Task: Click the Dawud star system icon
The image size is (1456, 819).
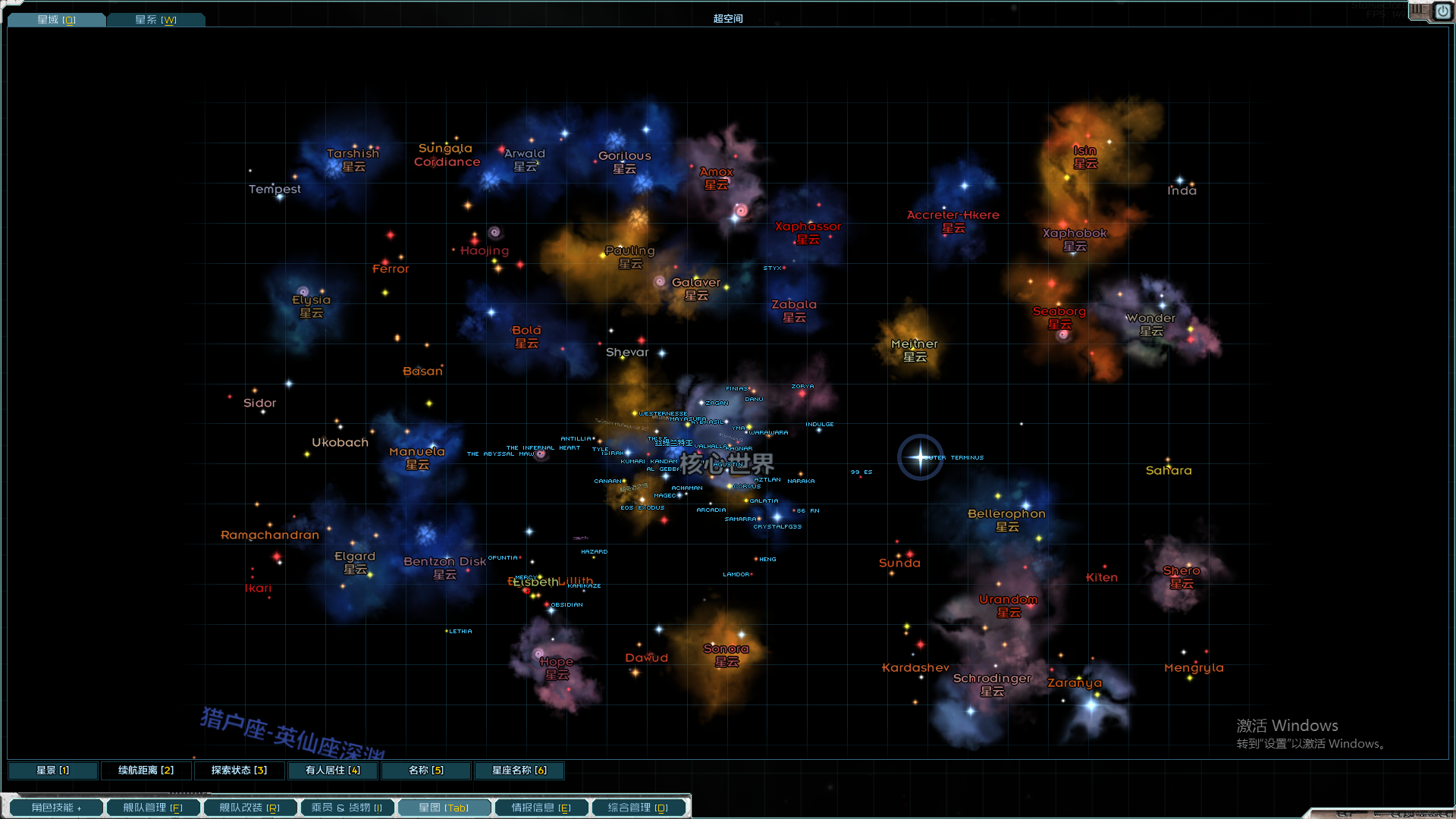Action: (x=647, y=657)
